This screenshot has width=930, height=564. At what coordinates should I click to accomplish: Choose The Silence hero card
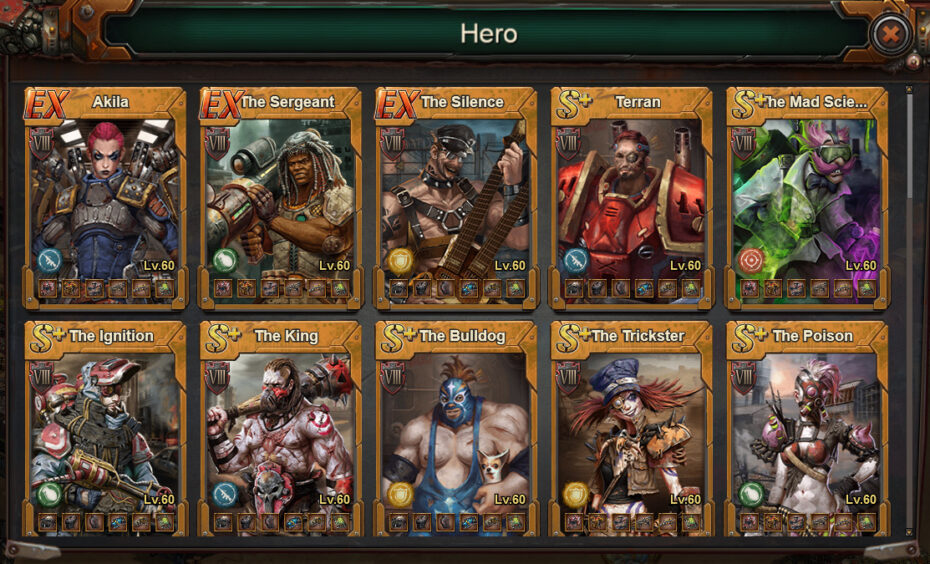456,195
